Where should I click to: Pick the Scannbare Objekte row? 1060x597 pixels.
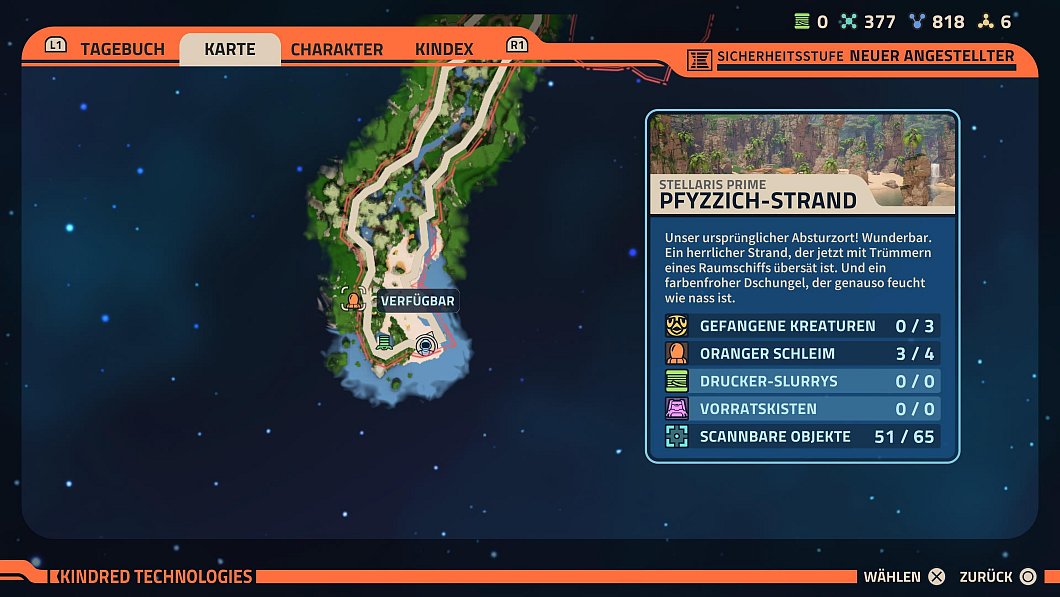(802, 436)
